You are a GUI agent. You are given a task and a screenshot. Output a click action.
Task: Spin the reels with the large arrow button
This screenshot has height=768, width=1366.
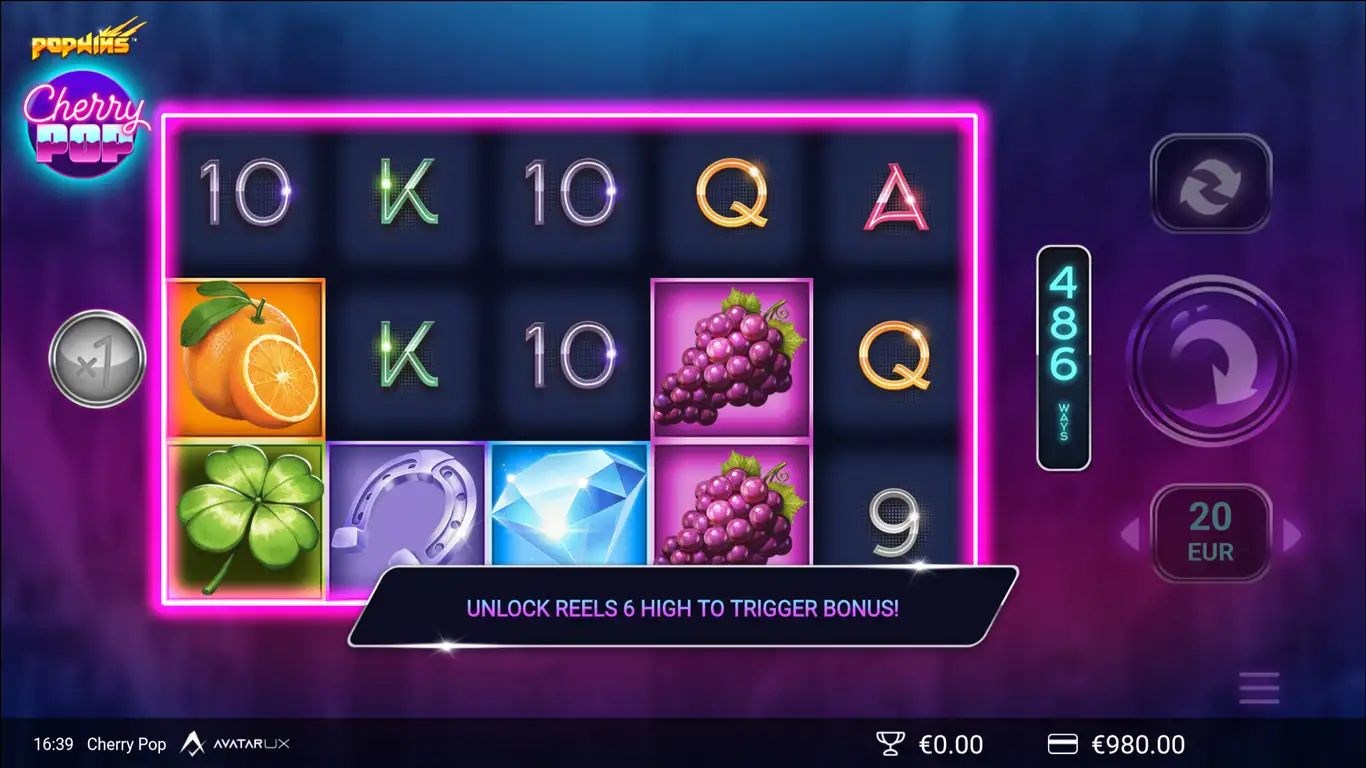[x=1211, y=360]
